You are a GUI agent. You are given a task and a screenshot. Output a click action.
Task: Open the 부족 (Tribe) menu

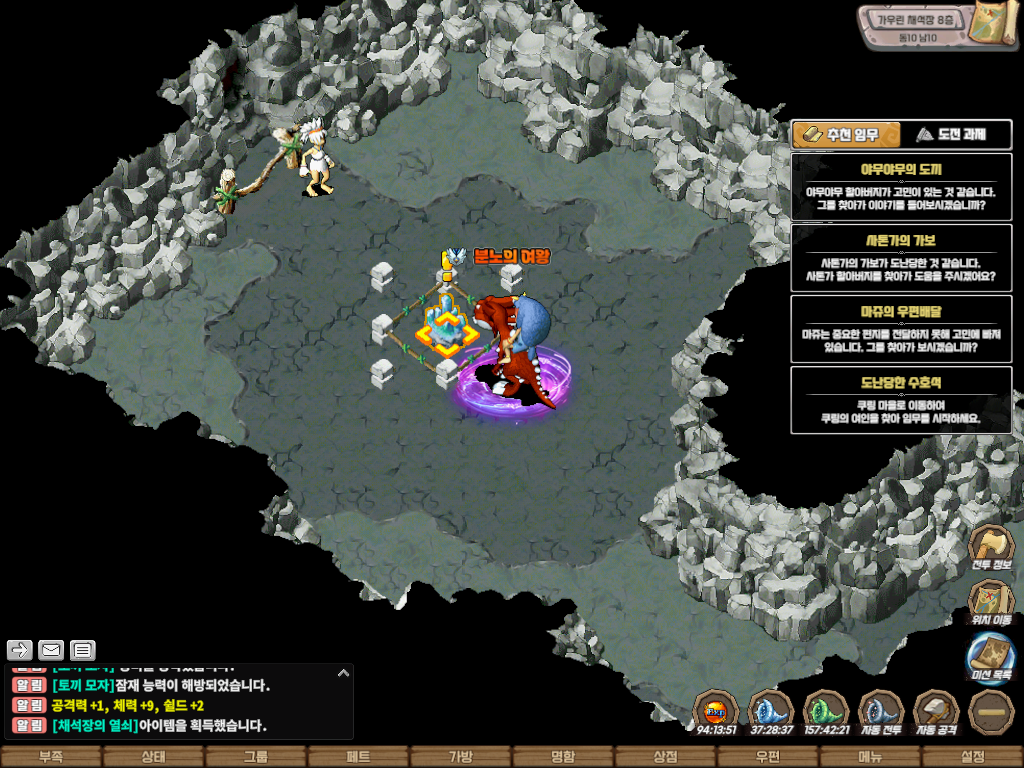point(50,757)
